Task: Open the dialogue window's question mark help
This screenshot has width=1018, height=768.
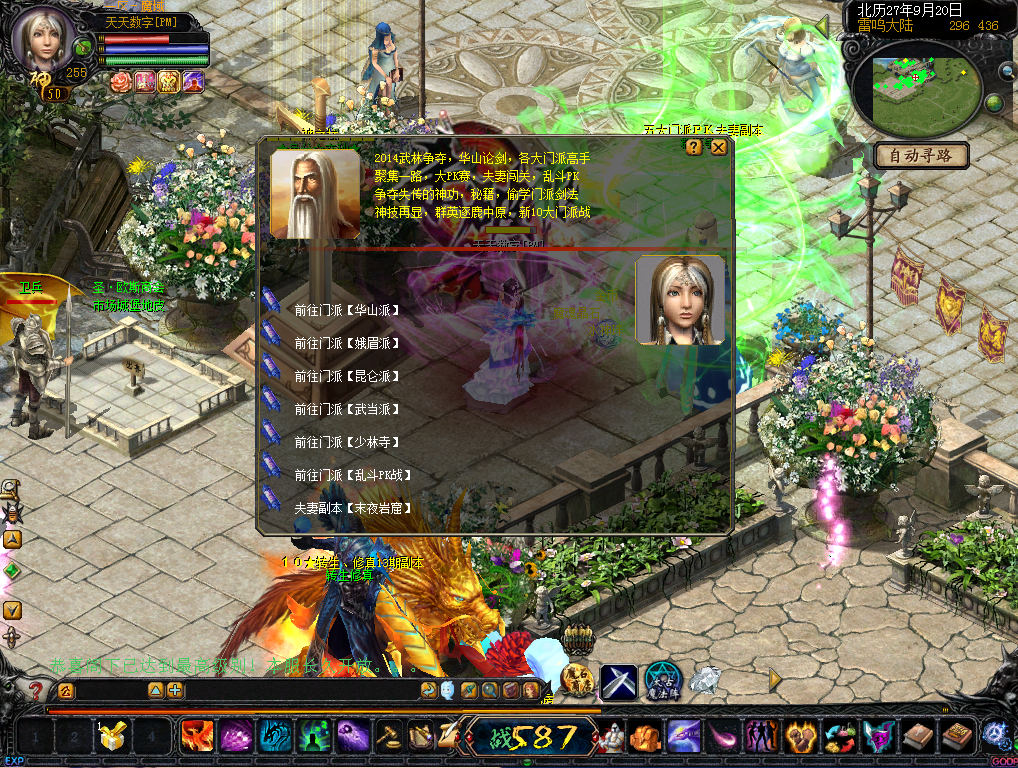Action: click(x=693, y=147)
